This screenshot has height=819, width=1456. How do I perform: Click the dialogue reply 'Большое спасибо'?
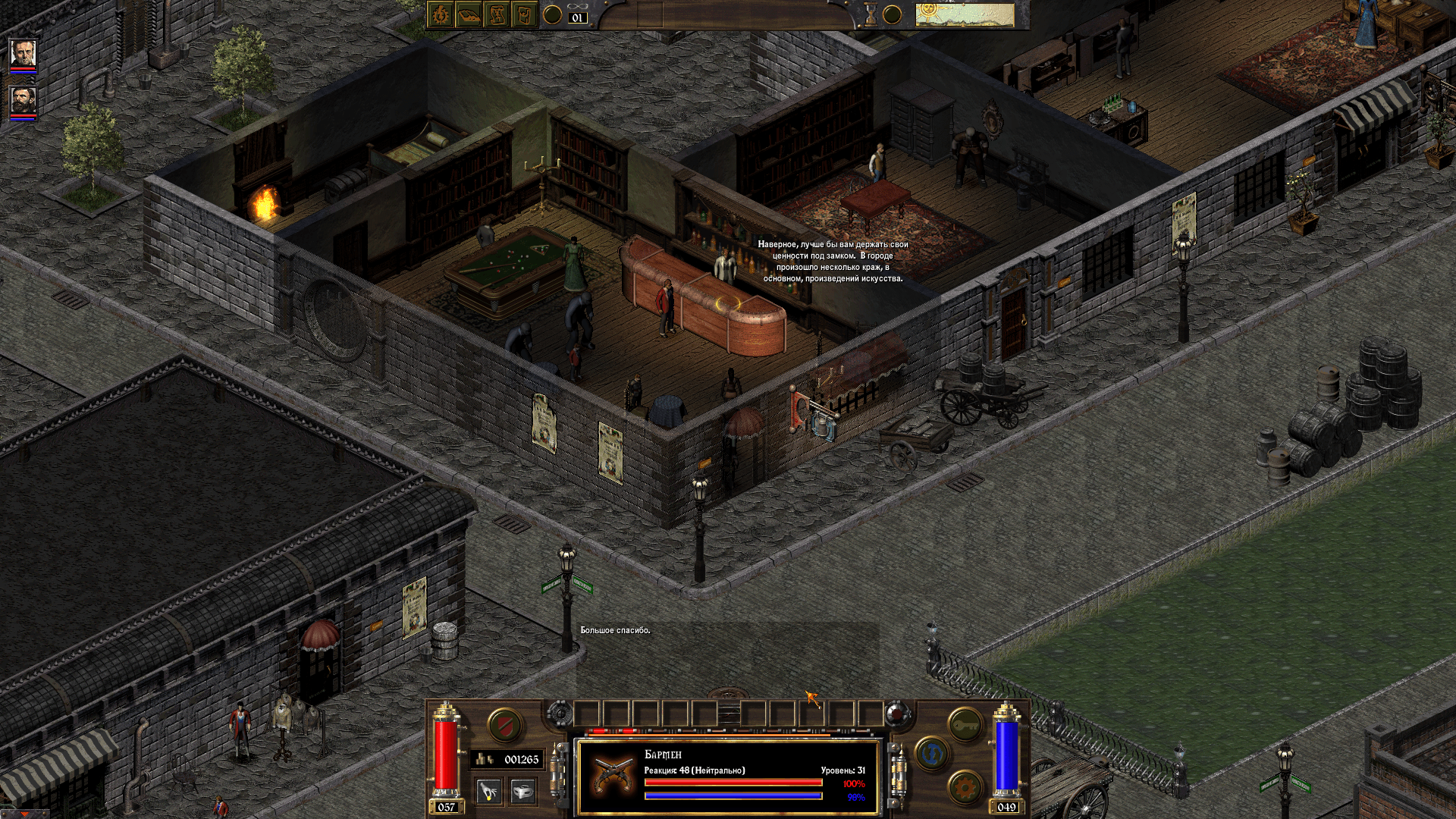pyautogui.click(x=614, y=630)
